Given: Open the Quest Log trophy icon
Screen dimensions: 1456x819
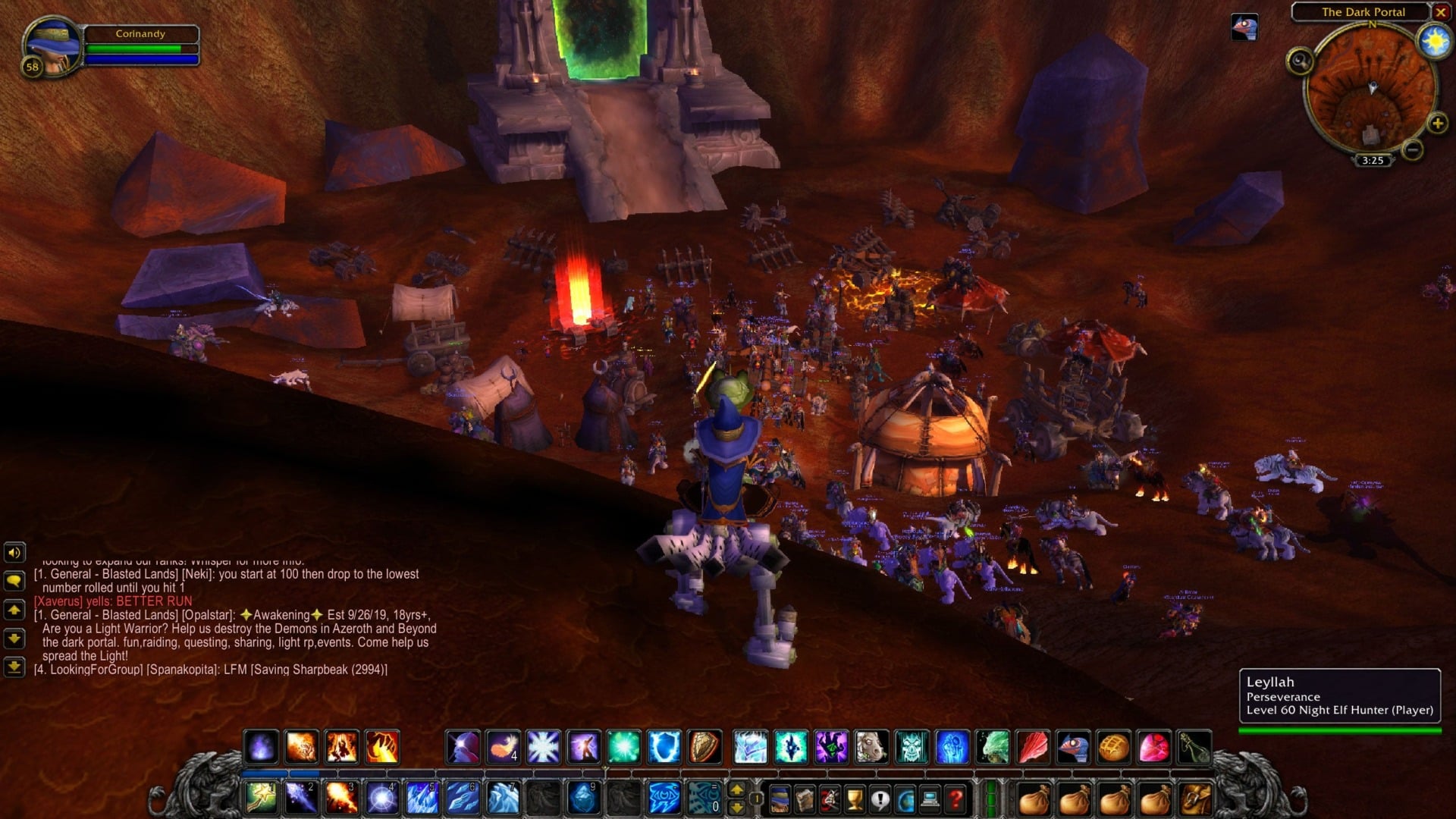Looking at the screenshot, I should click(853, 799).
